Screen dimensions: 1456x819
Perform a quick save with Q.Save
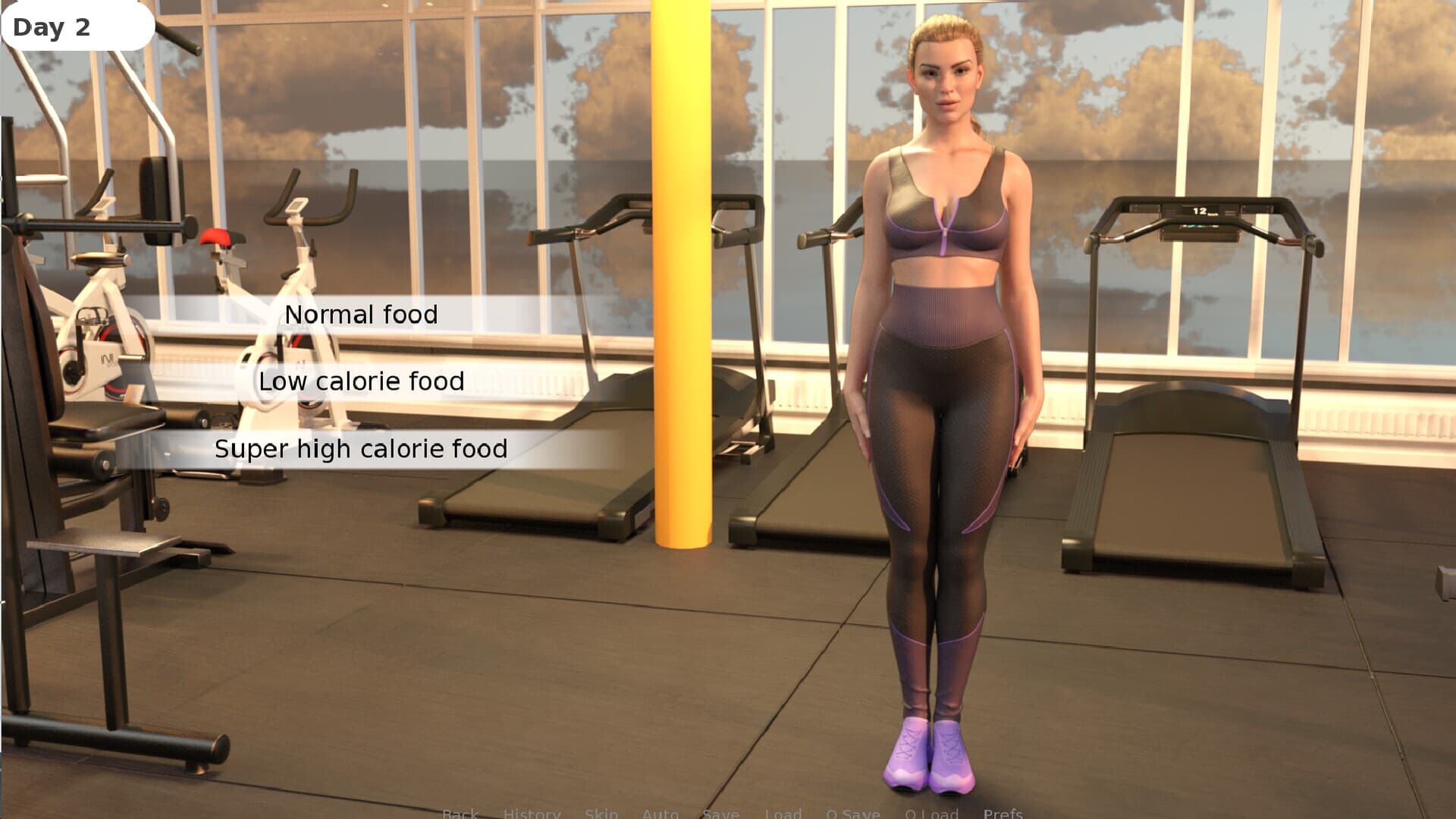[x=853, y=814]
